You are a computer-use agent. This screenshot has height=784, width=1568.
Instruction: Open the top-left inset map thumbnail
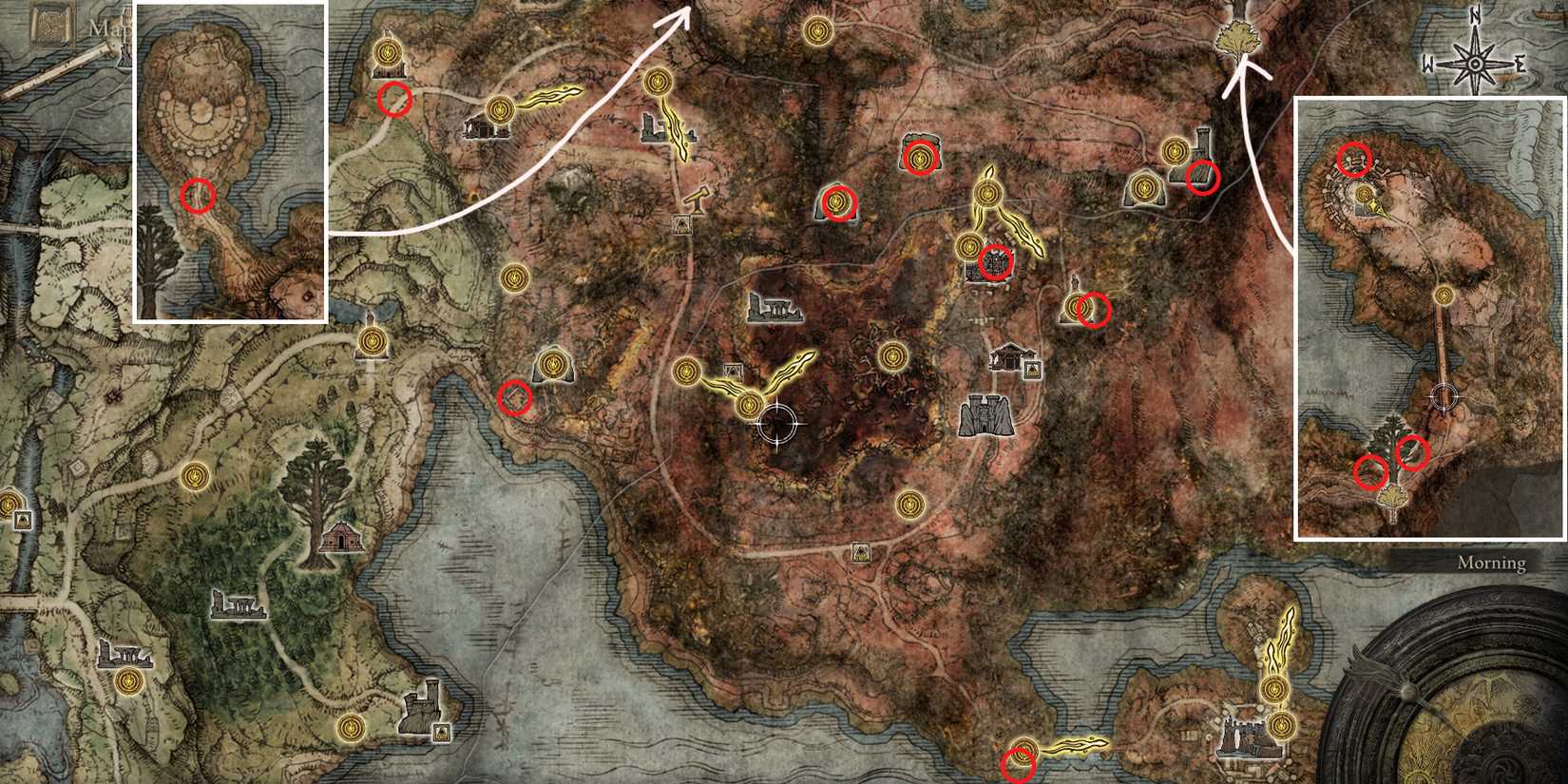[230, 162]
